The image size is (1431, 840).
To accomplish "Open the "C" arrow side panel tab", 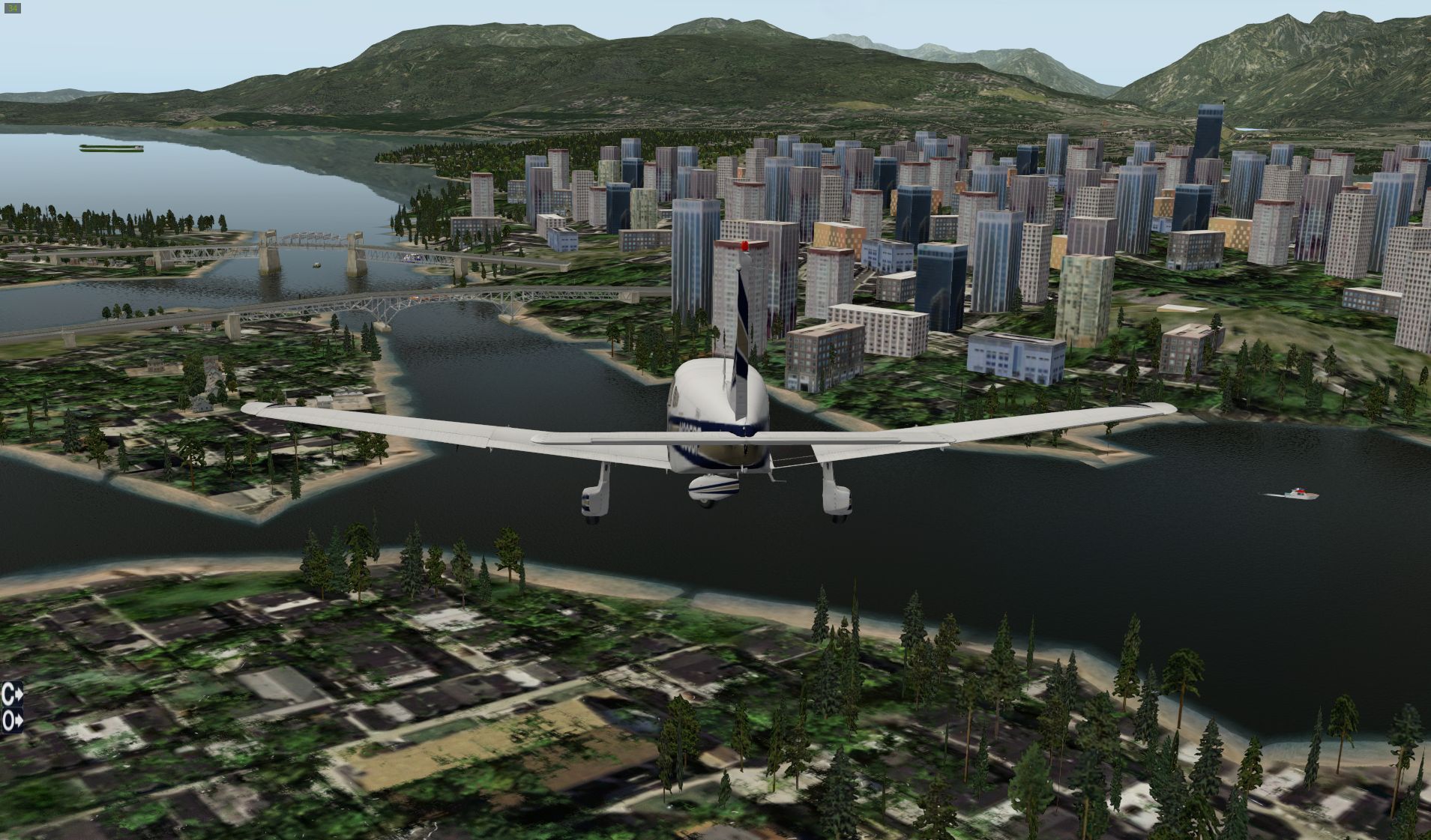I will click(x=12, y=694).
